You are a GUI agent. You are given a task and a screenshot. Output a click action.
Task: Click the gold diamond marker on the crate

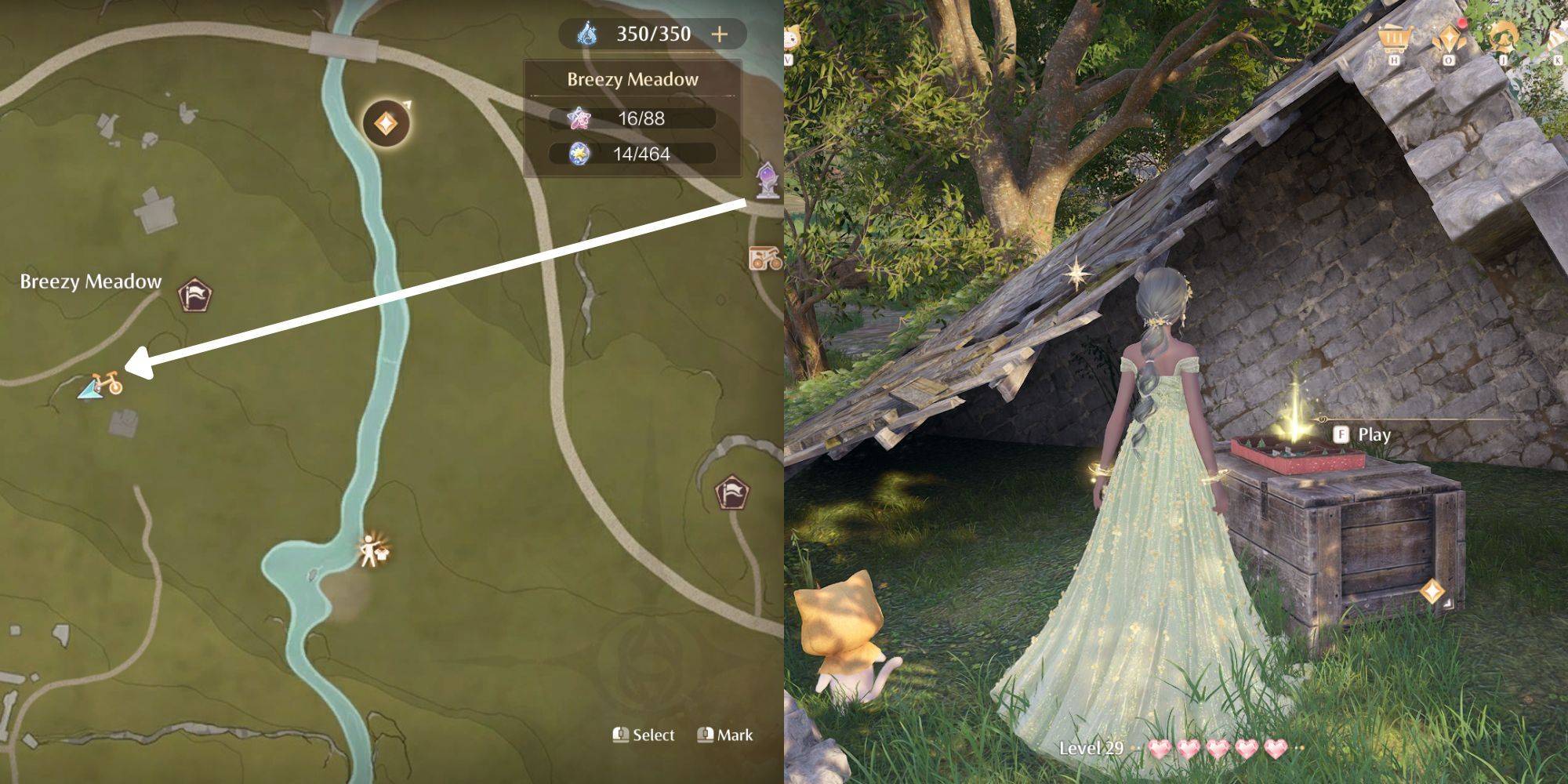pyautogui.click(x=1432, y=591)
